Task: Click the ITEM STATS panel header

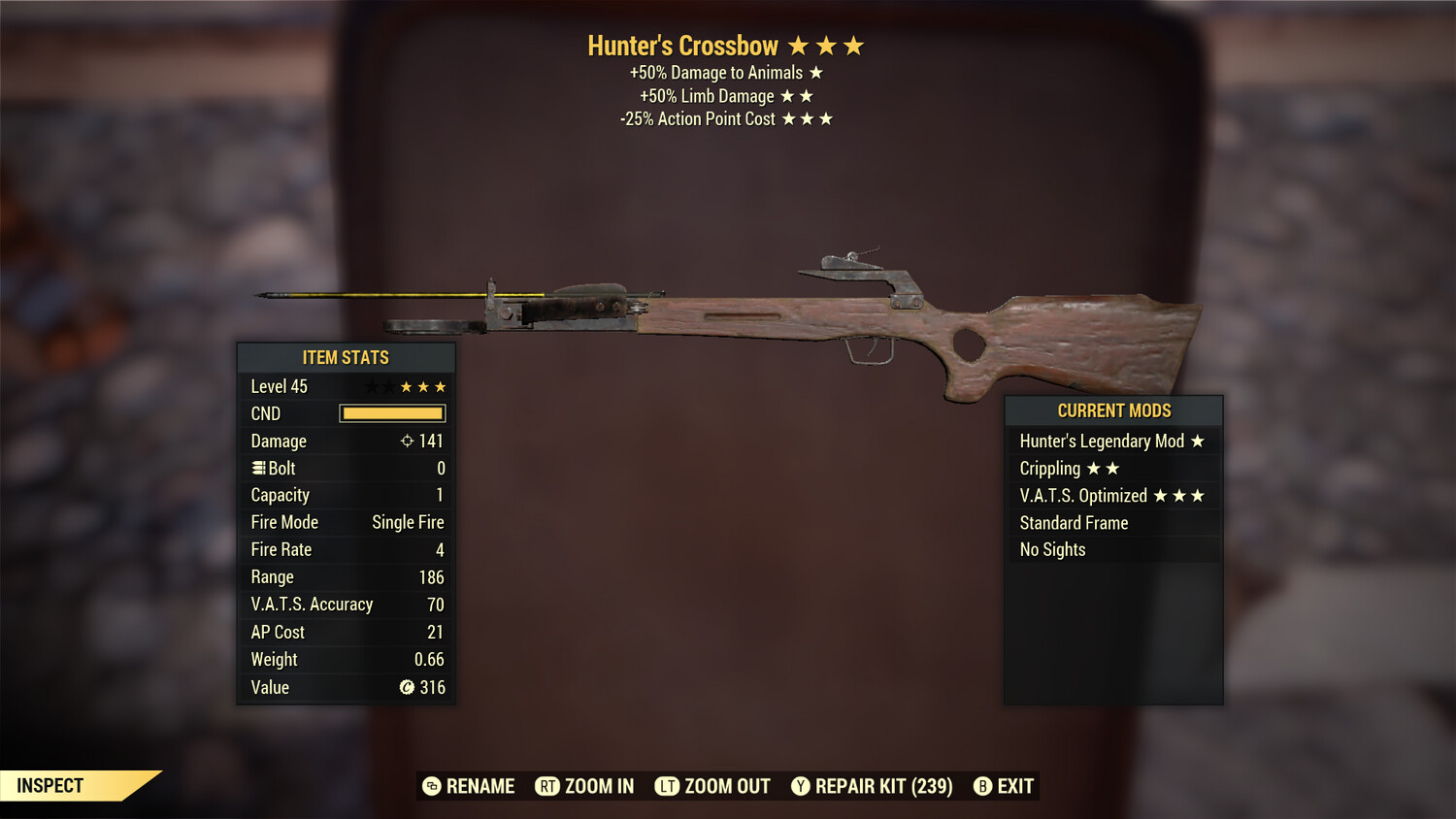Action: [346, 357]
